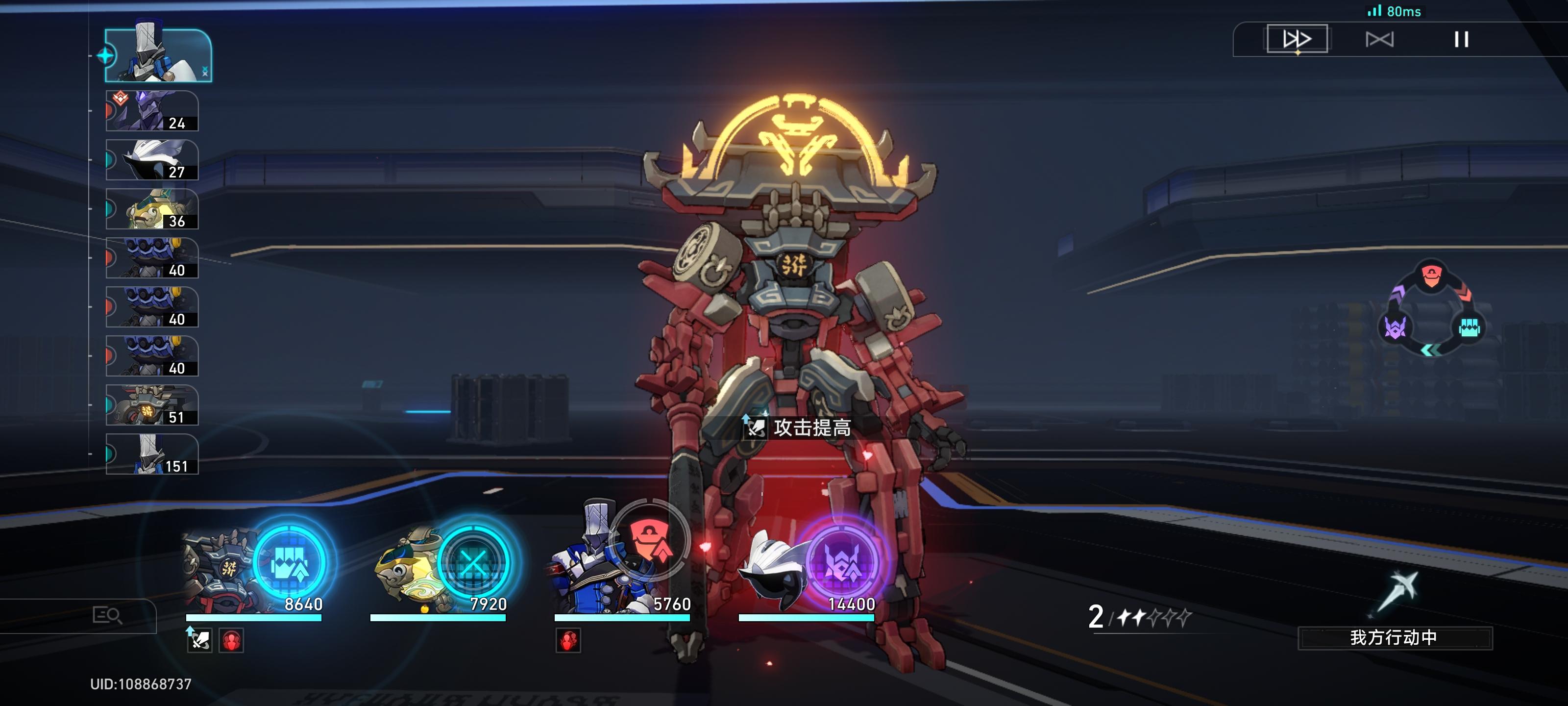Select the turn order portrait marked 24
The width and height of the screenshot is (1568, 706).
[x=152, y=111]
